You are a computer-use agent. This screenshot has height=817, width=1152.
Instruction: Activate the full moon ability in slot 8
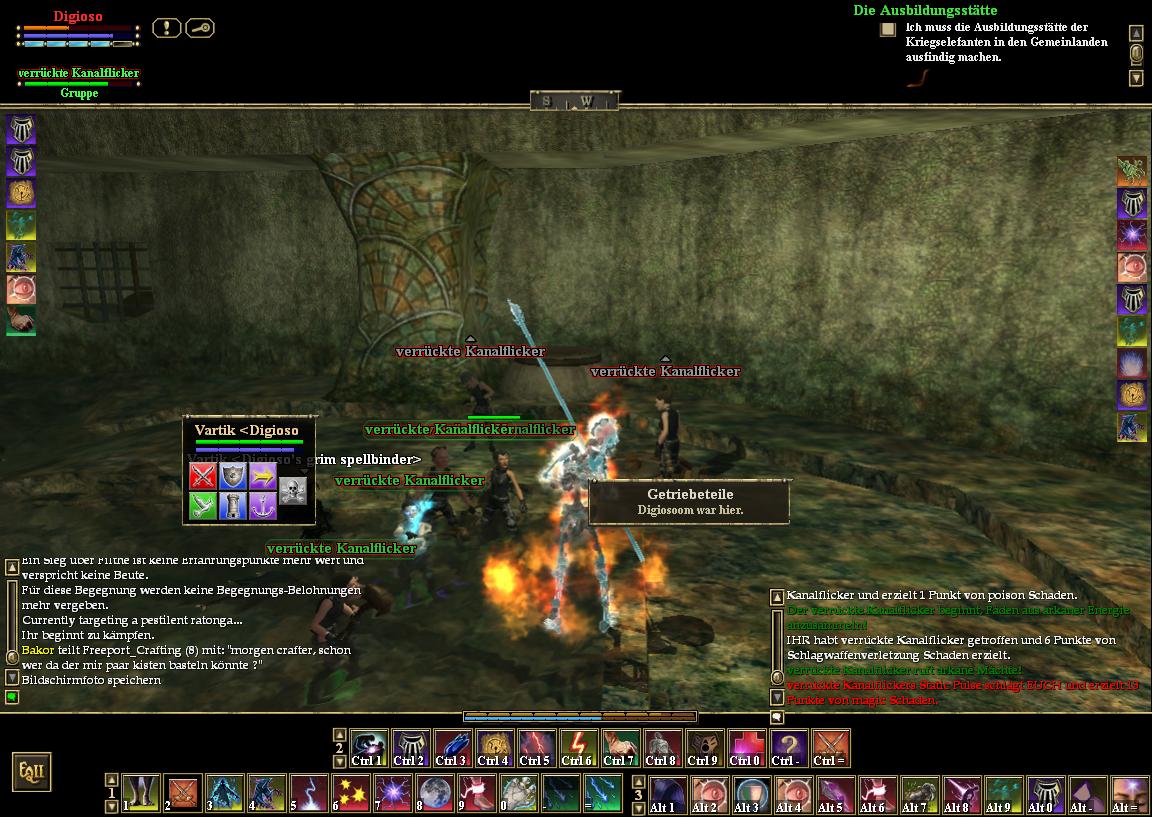pos(428,791)
